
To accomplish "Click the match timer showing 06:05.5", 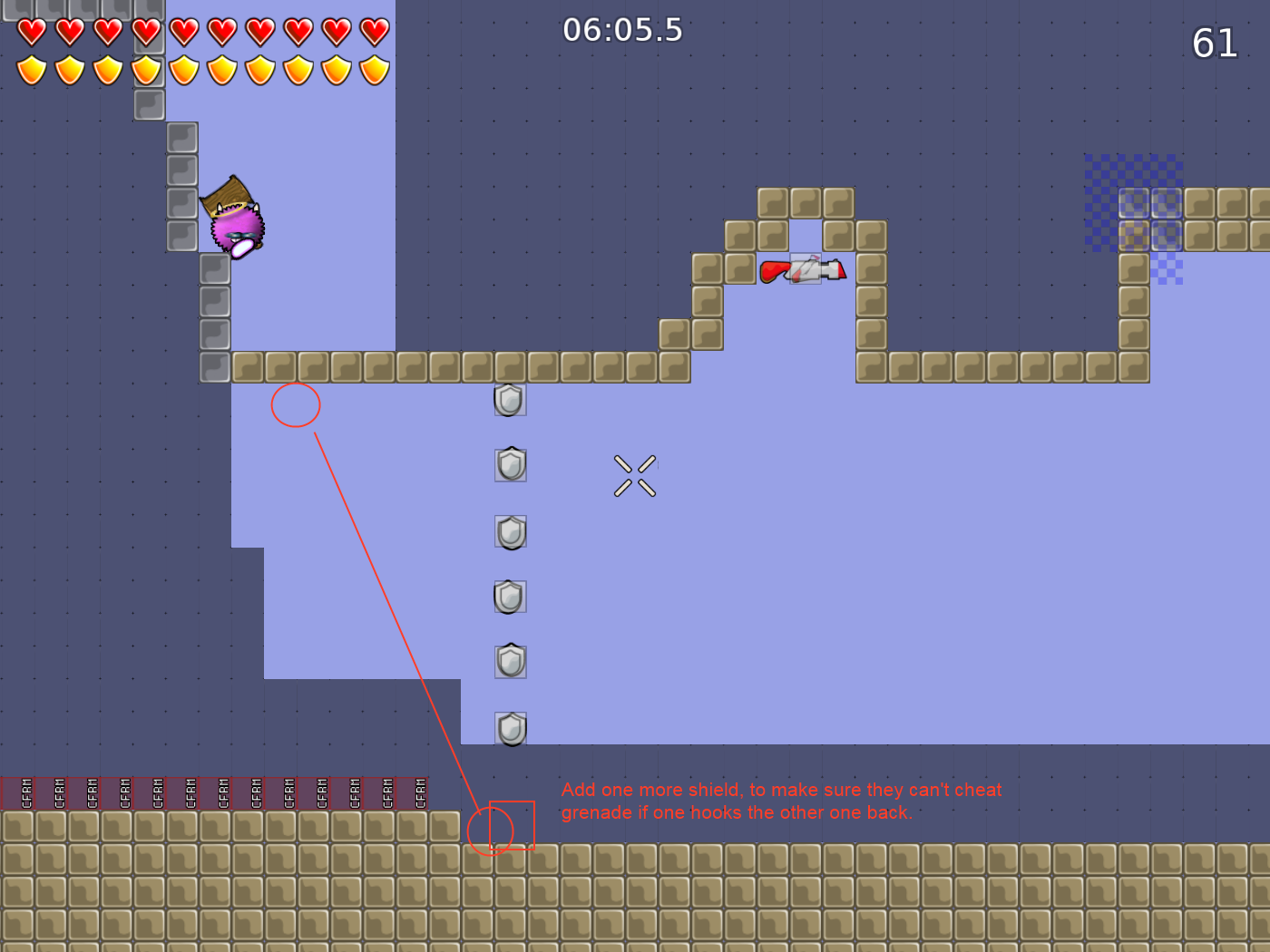I will point(624,30).
